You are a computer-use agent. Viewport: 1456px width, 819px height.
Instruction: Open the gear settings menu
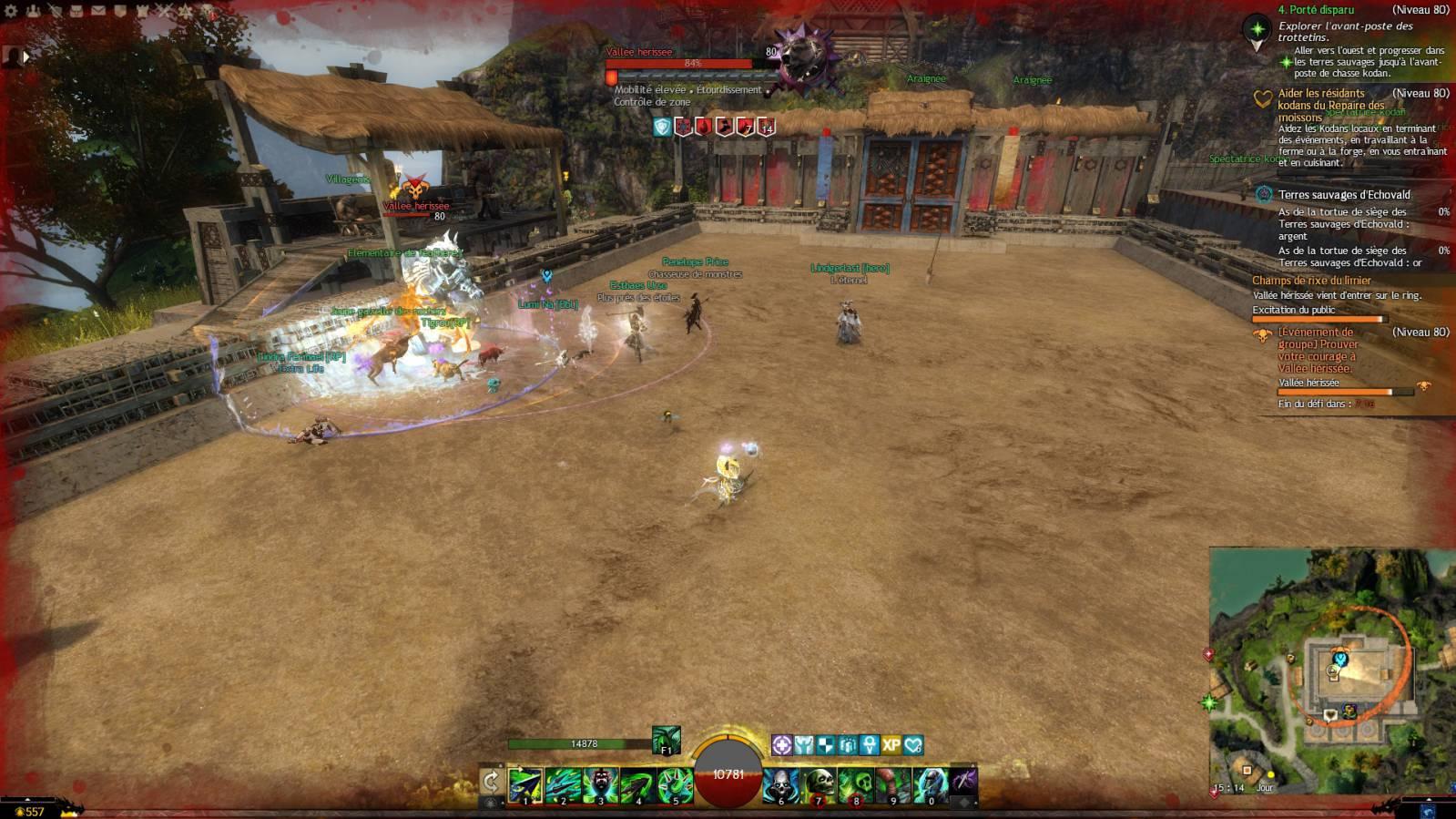click(x=12, y=11)
